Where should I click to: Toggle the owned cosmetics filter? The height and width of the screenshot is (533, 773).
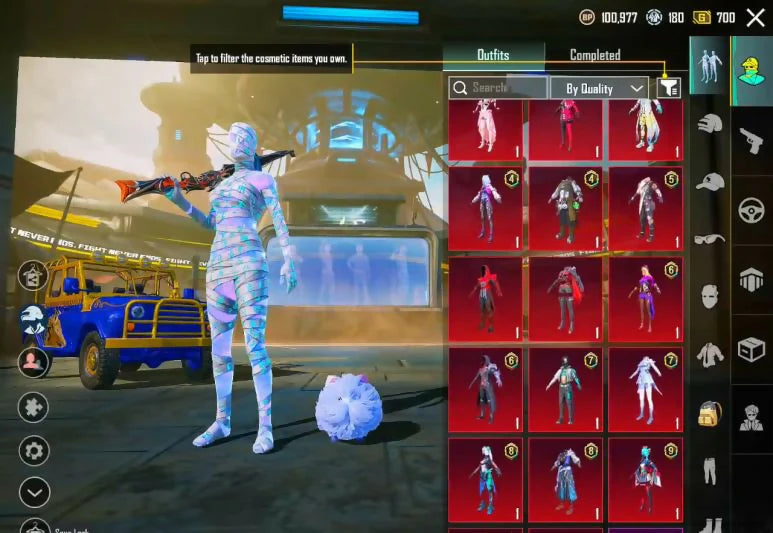coord(668,88)
